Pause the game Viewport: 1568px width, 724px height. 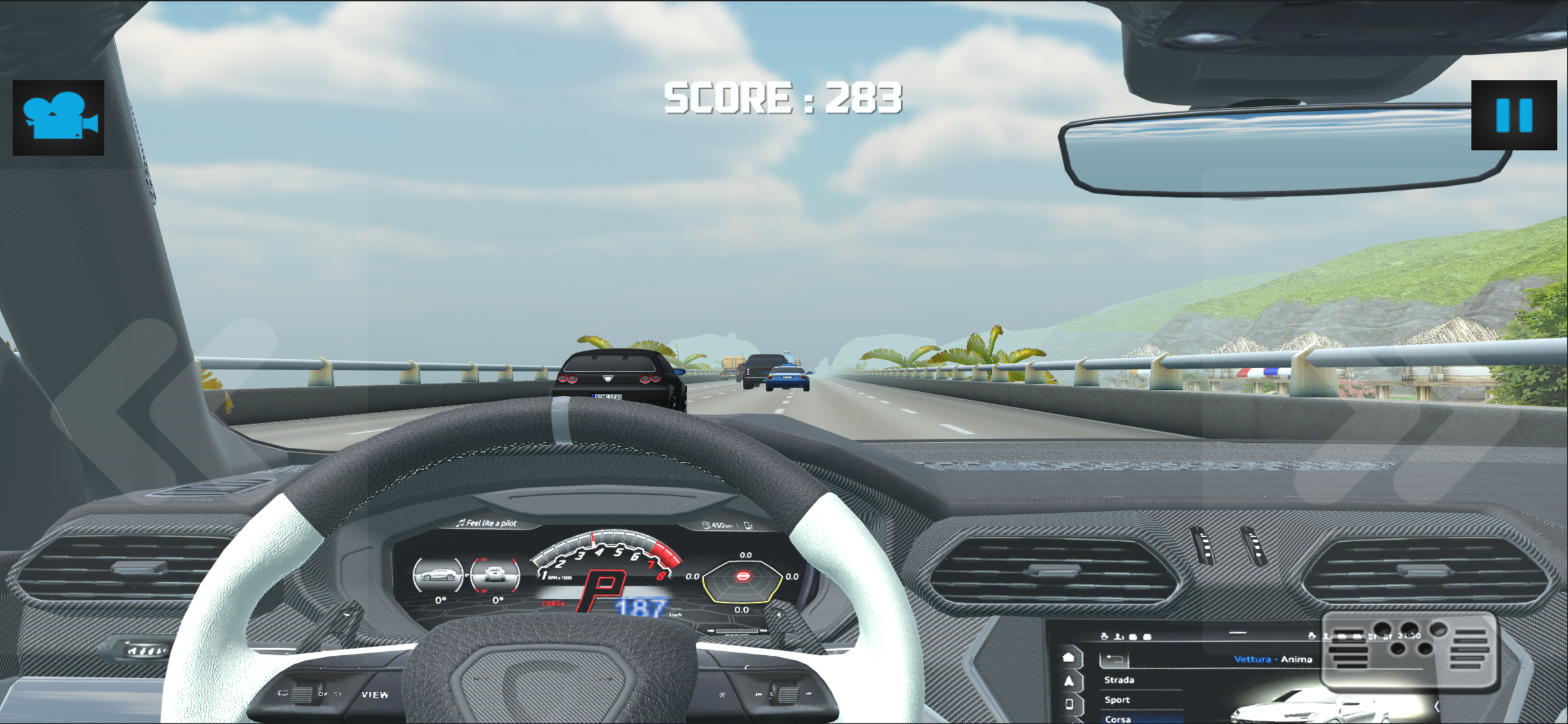click(x=1513, y=115)
